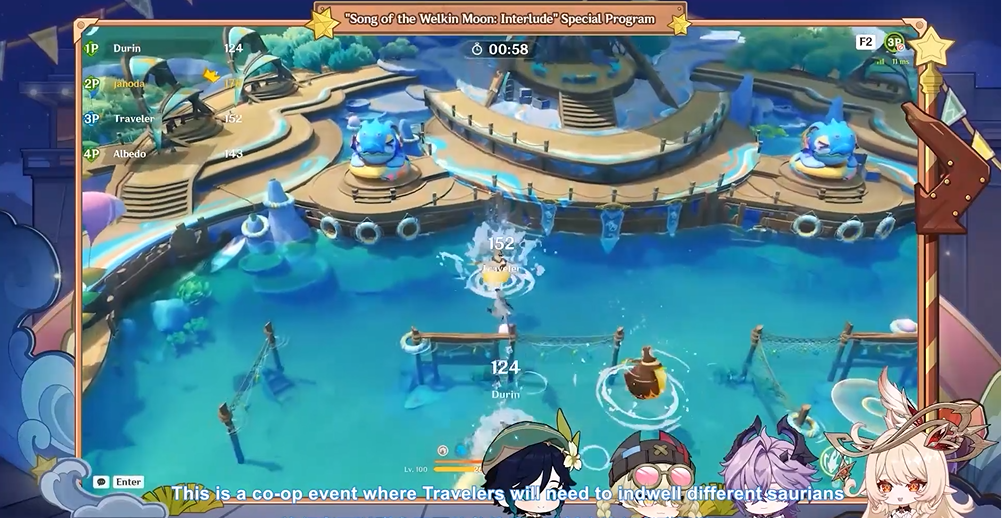The image size is (1002, 518).
Task: Open the chat speech bubble icon
Action: [101, 482]
